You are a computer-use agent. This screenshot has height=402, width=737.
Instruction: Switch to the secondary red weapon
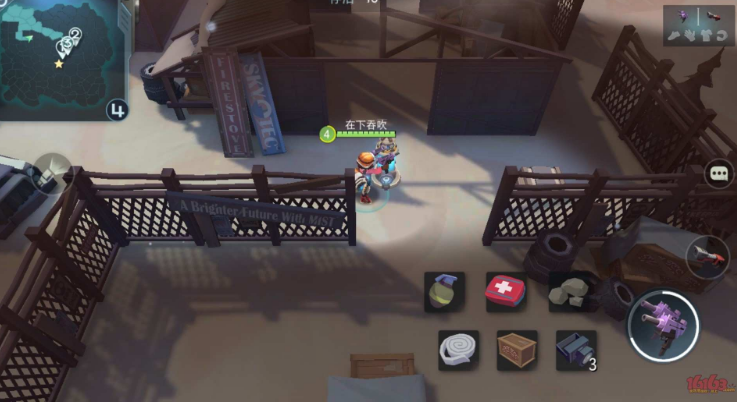tap(708, 257)
